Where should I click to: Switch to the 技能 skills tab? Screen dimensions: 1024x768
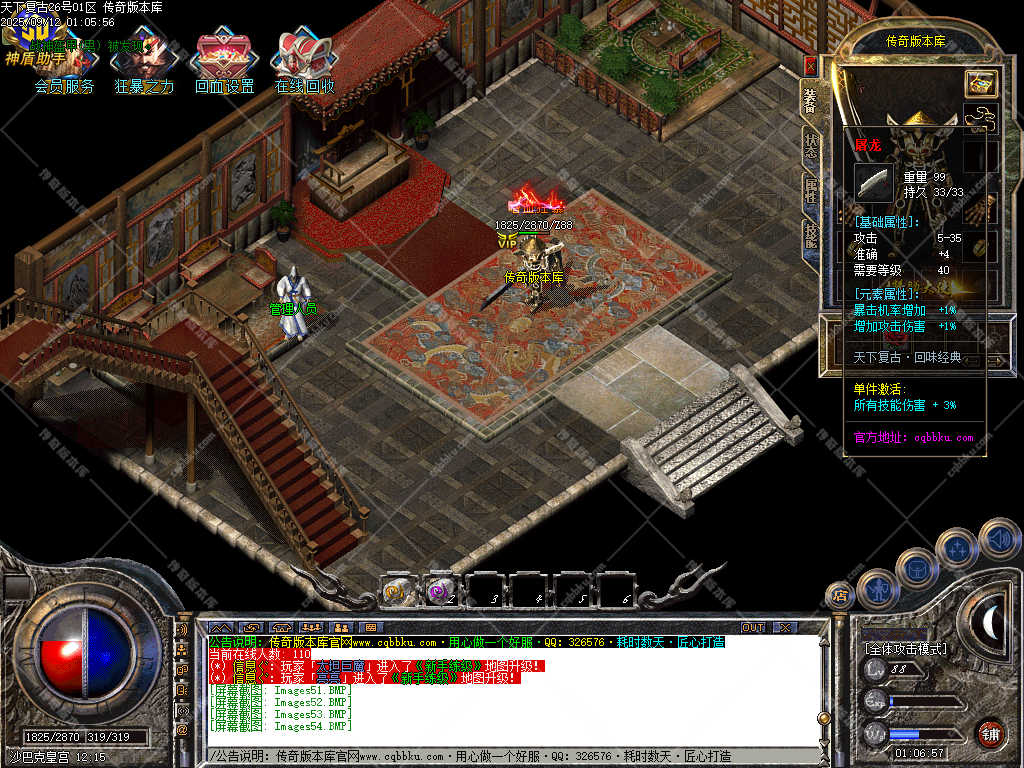(810, 236)
